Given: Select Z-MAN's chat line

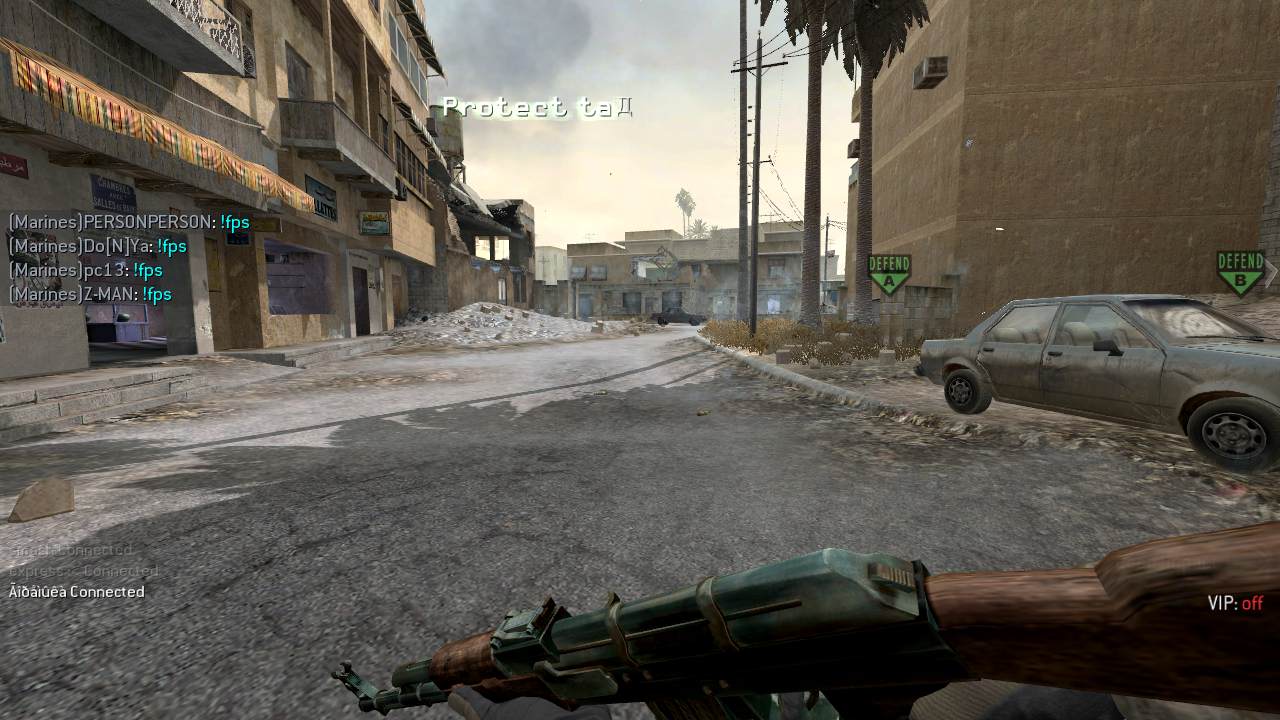Looking at the screenshot, I should 90,294.
